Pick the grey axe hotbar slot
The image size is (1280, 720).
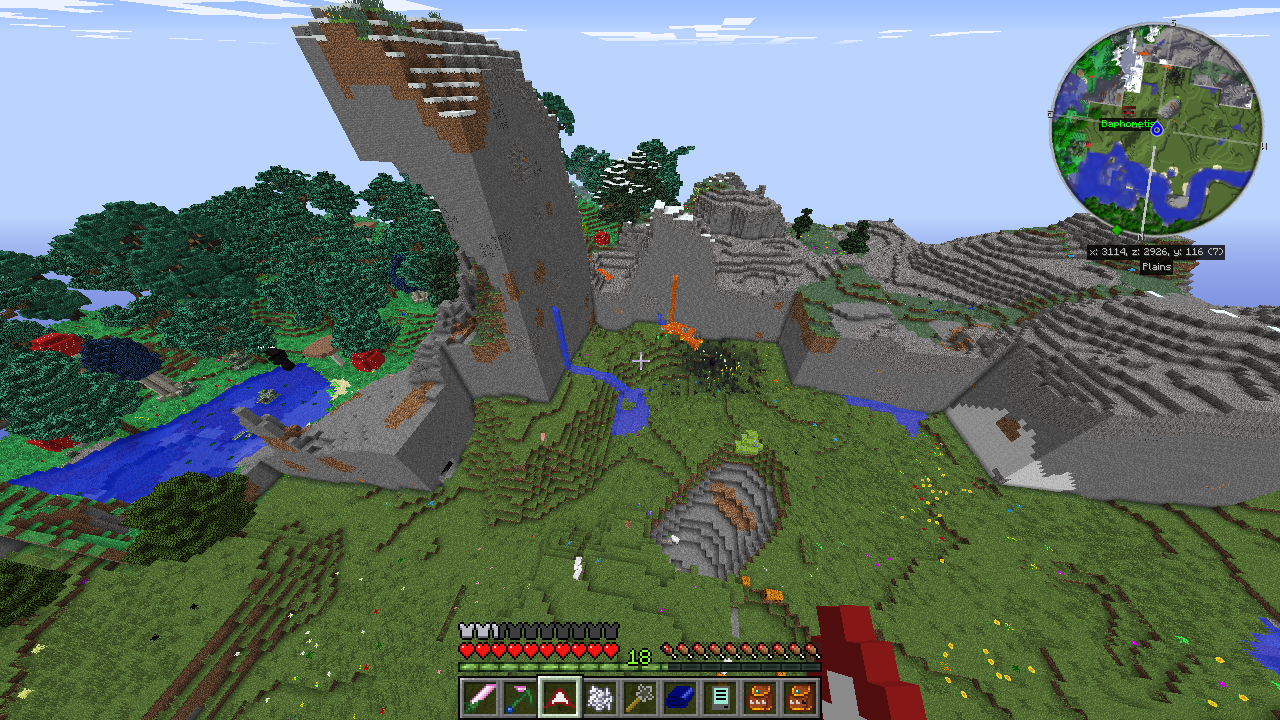click(x=640, y=697)
